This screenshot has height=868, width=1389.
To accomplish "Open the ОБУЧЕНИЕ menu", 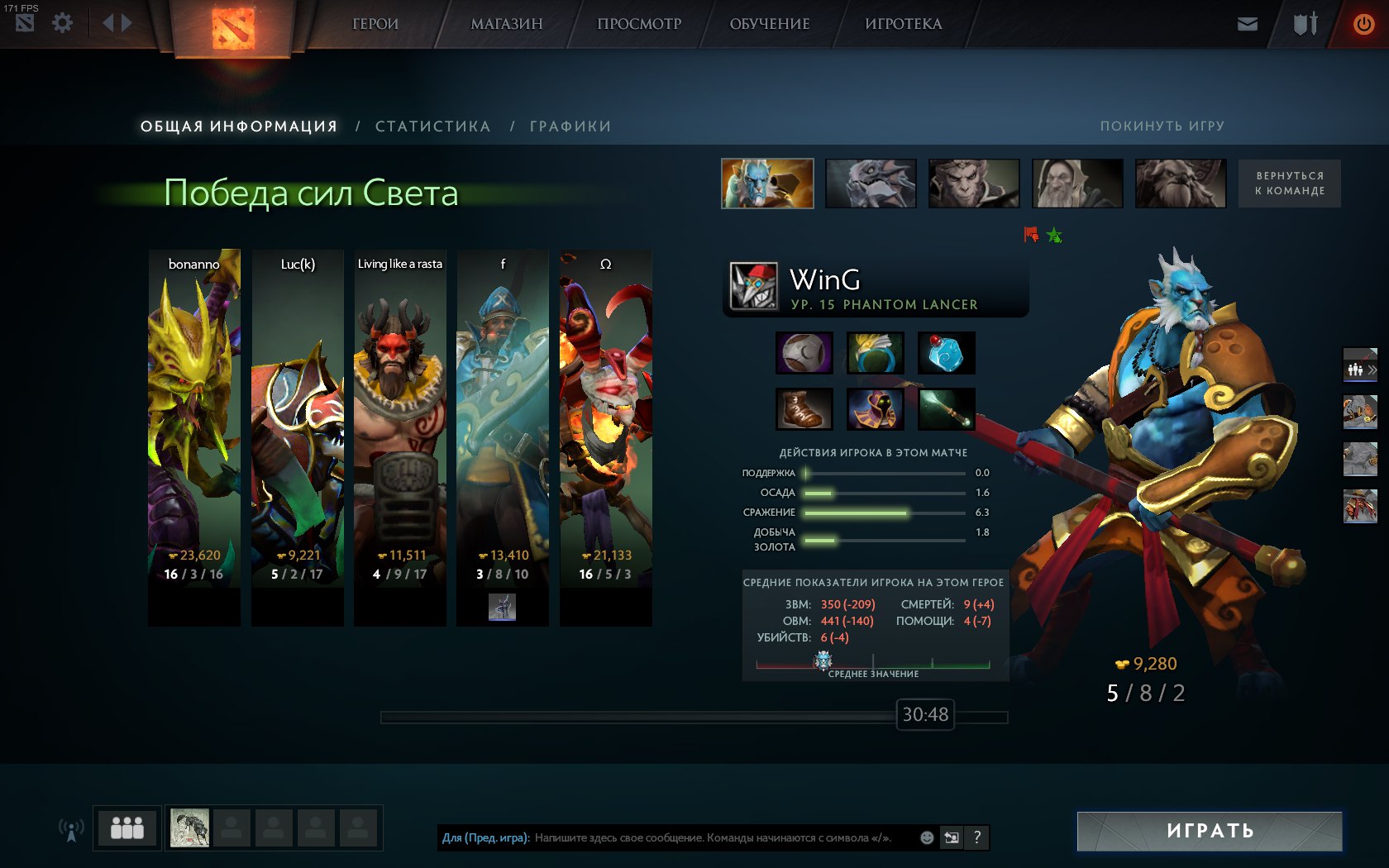I will [769, 24].
